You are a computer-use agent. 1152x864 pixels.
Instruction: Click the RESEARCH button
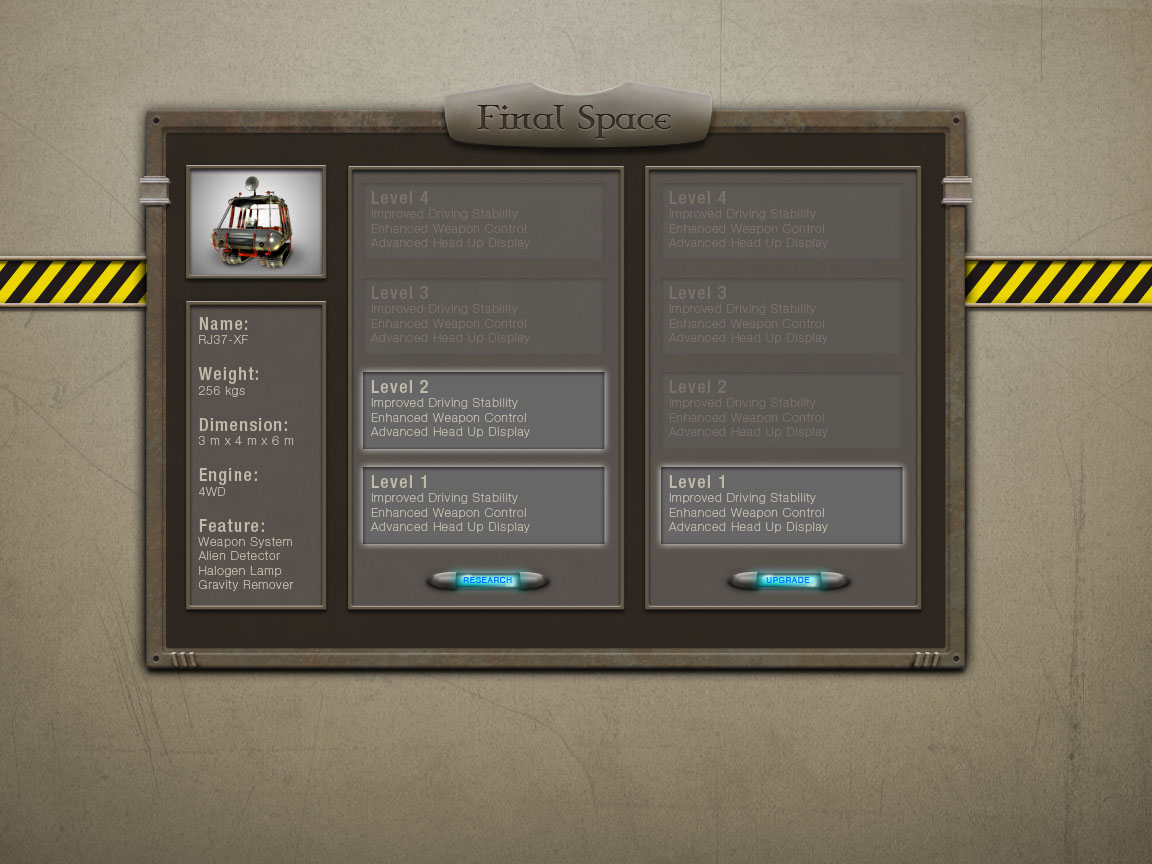[x=487, y=580]
